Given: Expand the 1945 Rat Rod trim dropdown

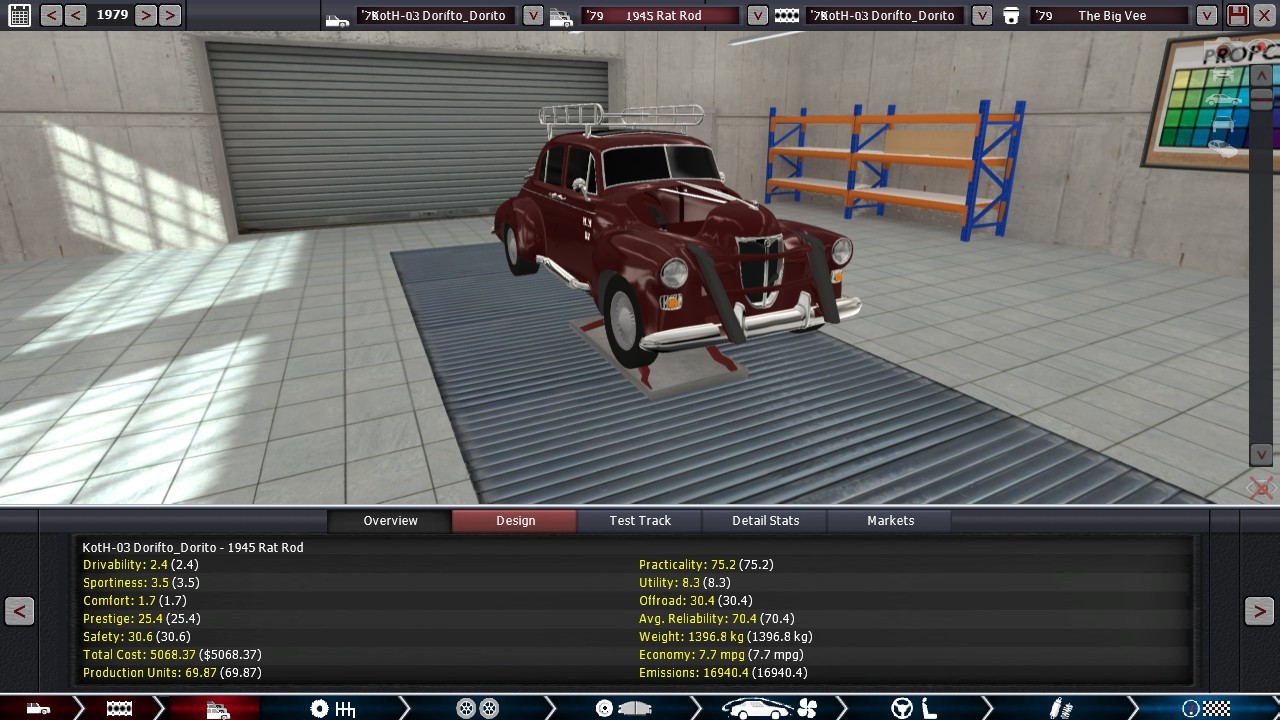Looking at the screenshot, I should click(x=758, y=15).
